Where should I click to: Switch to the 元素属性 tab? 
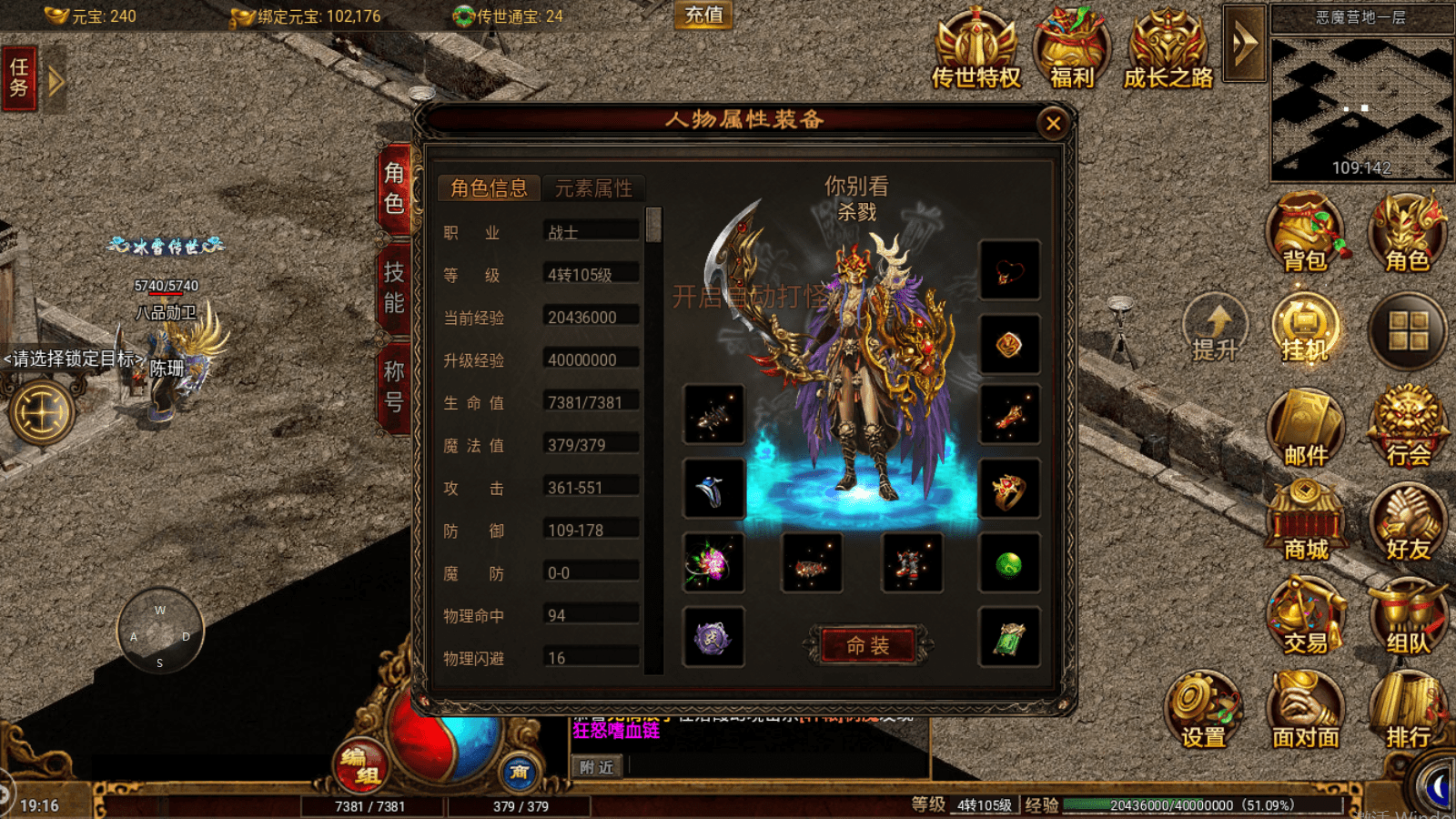(593, 187)
